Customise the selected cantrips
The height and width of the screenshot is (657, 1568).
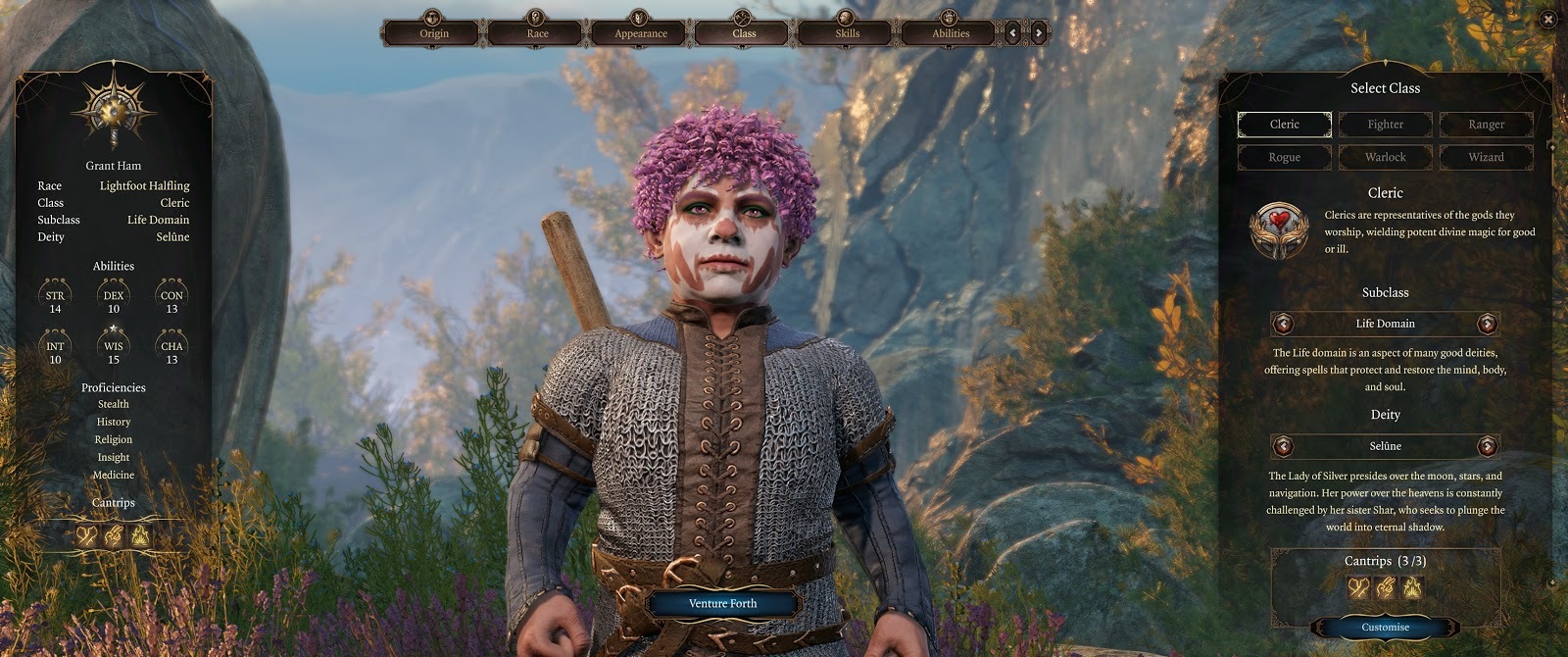(1385, 627)
